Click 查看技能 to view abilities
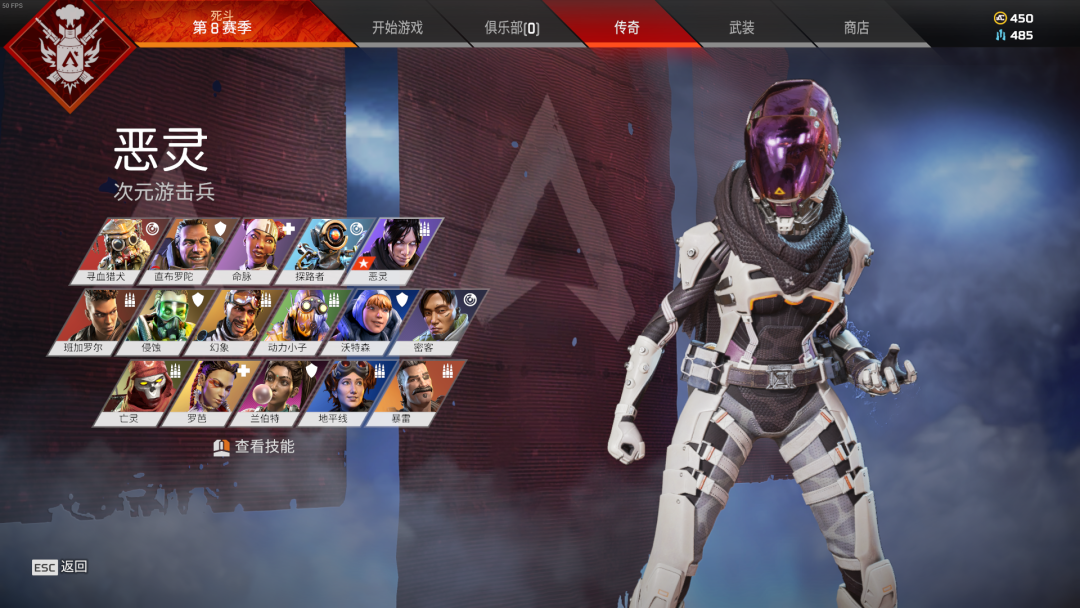This screenshot has height=608, width=1080. tap(254, 447)
